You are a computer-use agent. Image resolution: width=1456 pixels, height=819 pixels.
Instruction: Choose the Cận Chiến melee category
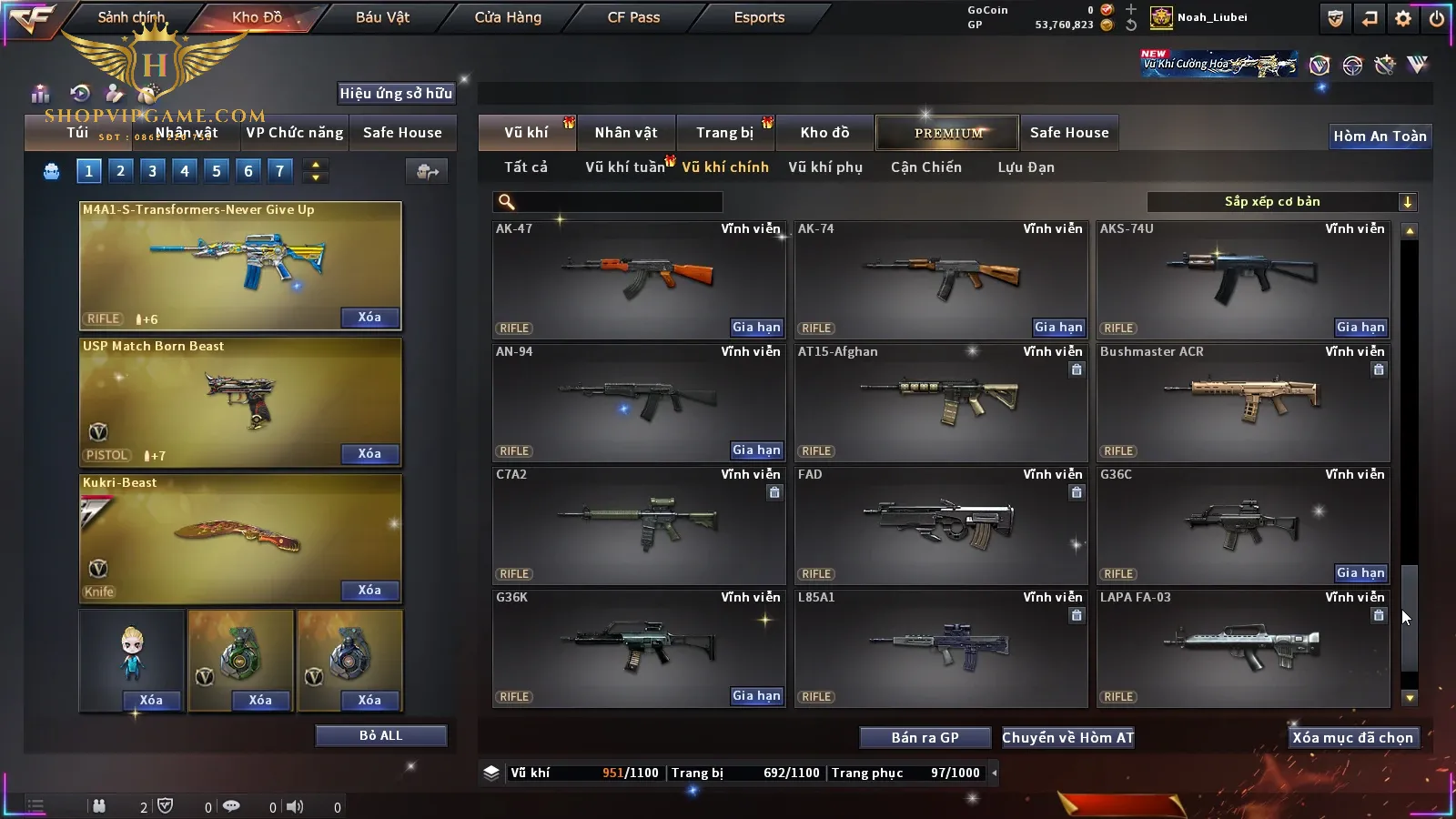(925, 167)
